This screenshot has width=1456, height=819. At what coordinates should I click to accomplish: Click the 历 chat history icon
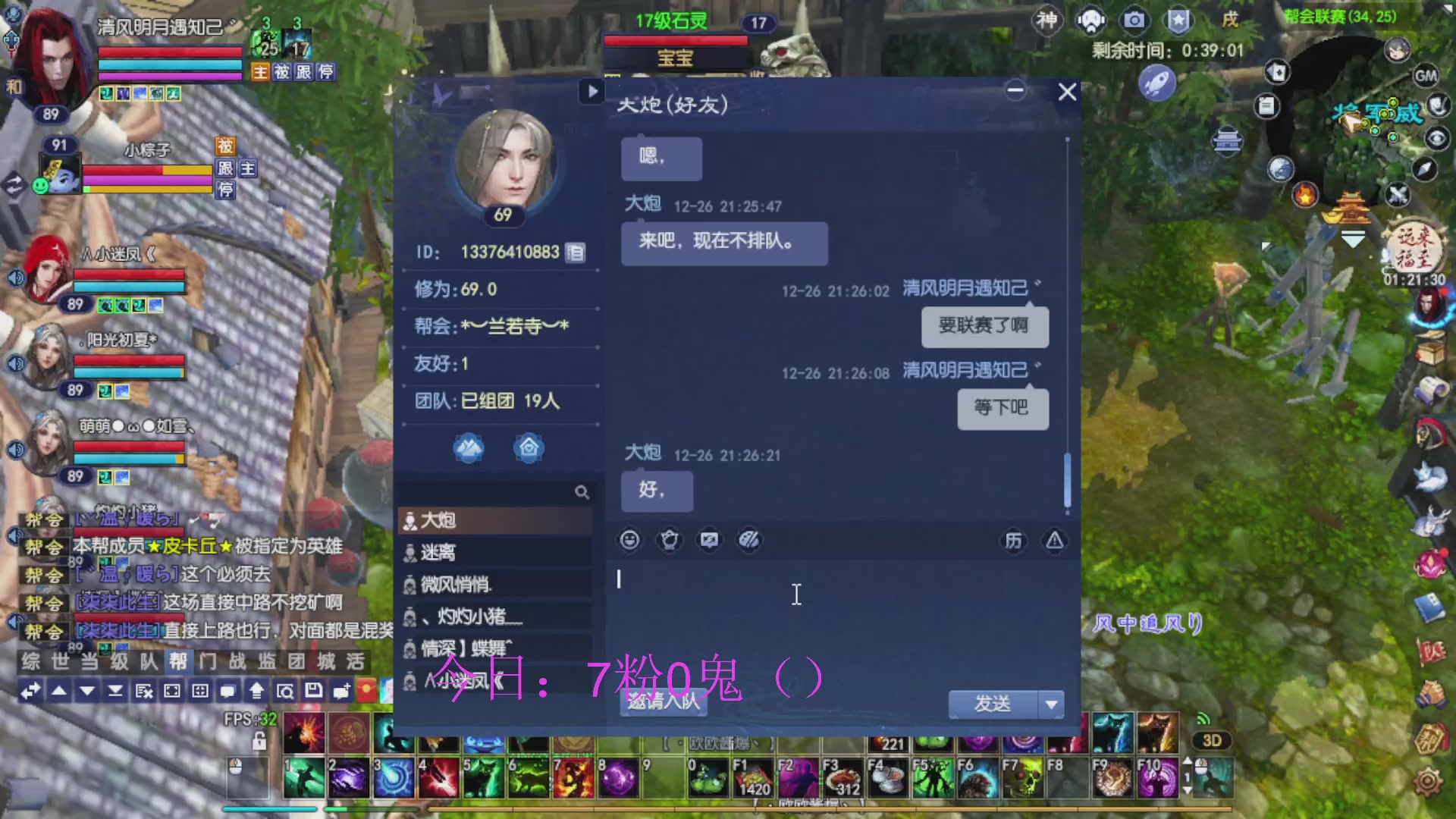point(1014,541)
